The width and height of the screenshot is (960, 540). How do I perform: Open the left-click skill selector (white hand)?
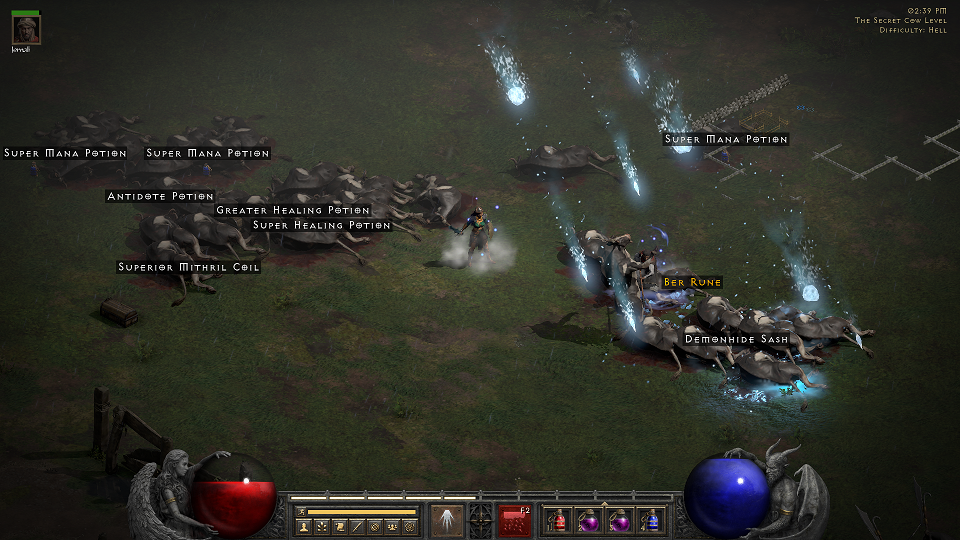[446, 520]
